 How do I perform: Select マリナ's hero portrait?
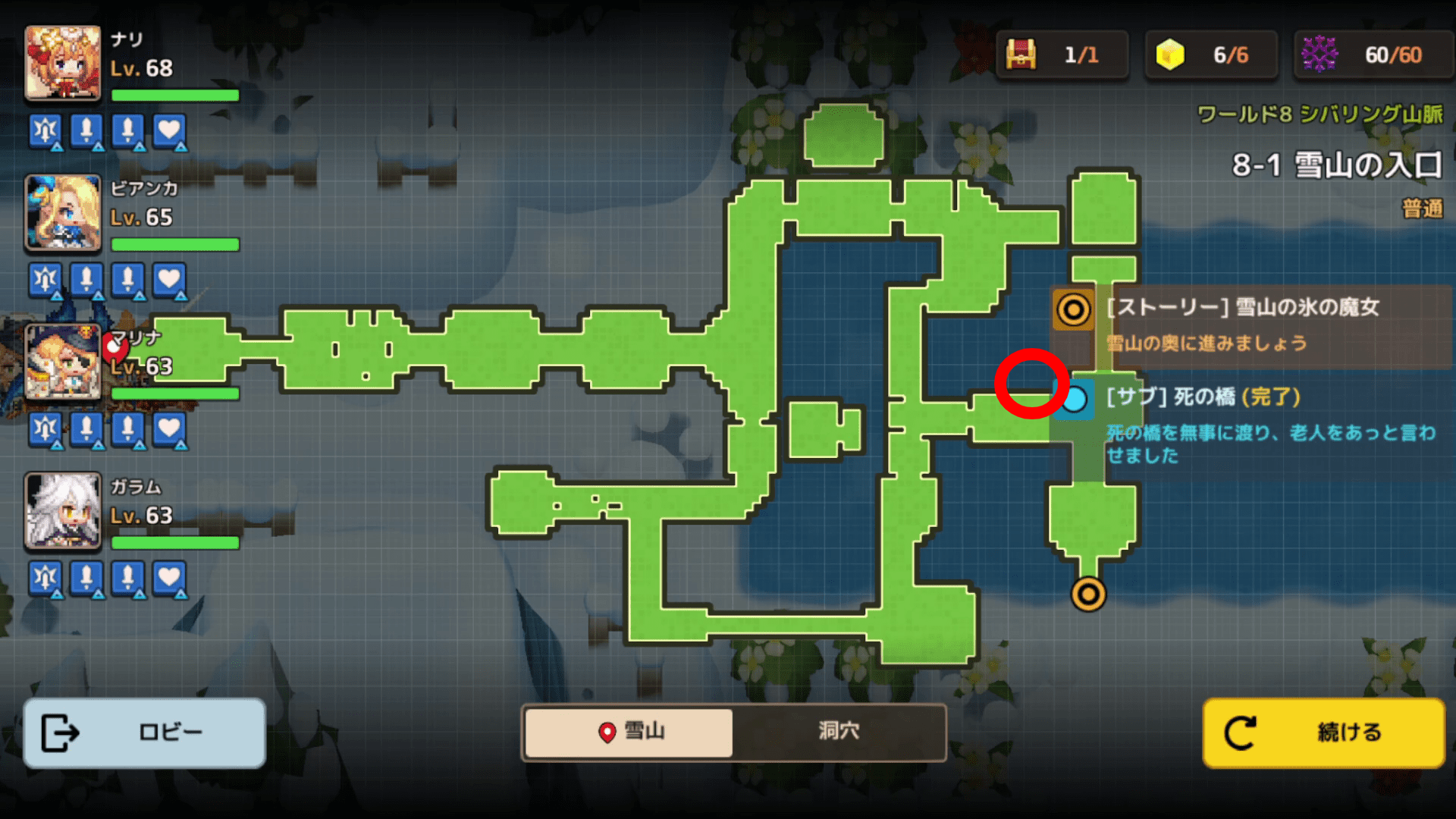pyautogui.click(x=63, y=362)
